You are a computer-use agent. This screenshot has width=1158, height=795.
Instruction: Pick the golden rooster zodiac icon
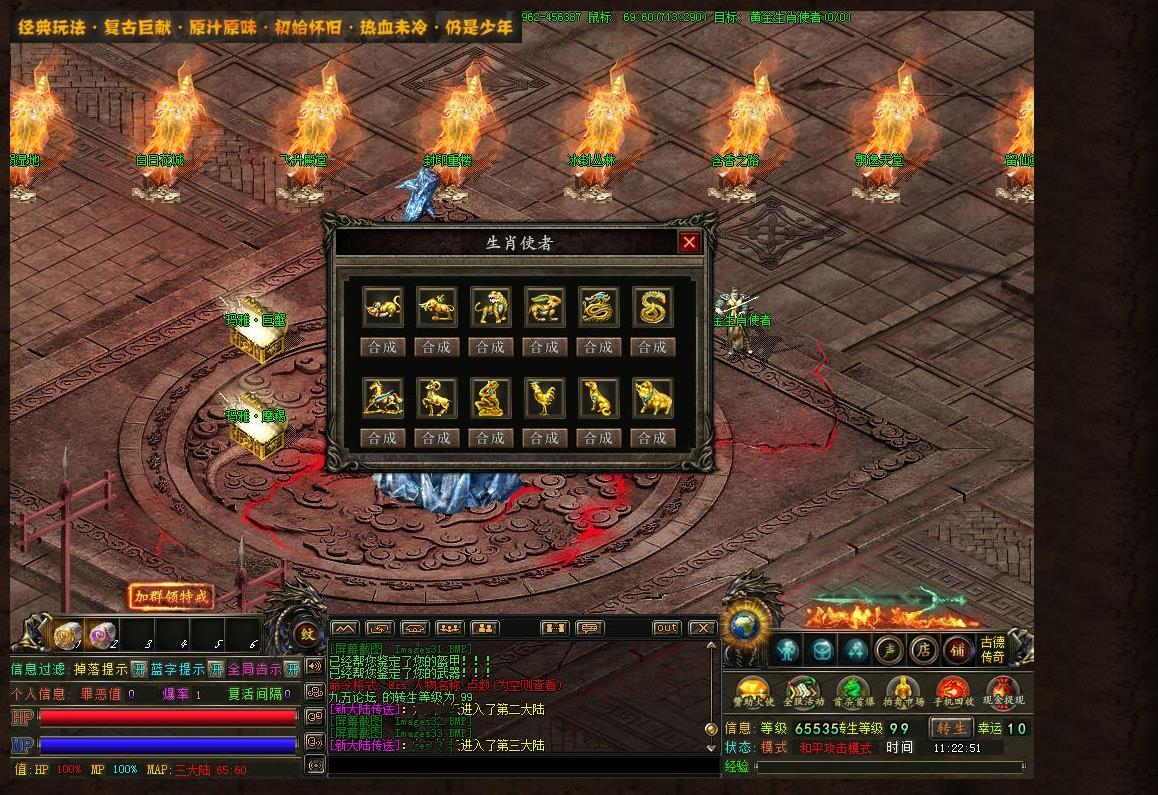pos(544,398)
